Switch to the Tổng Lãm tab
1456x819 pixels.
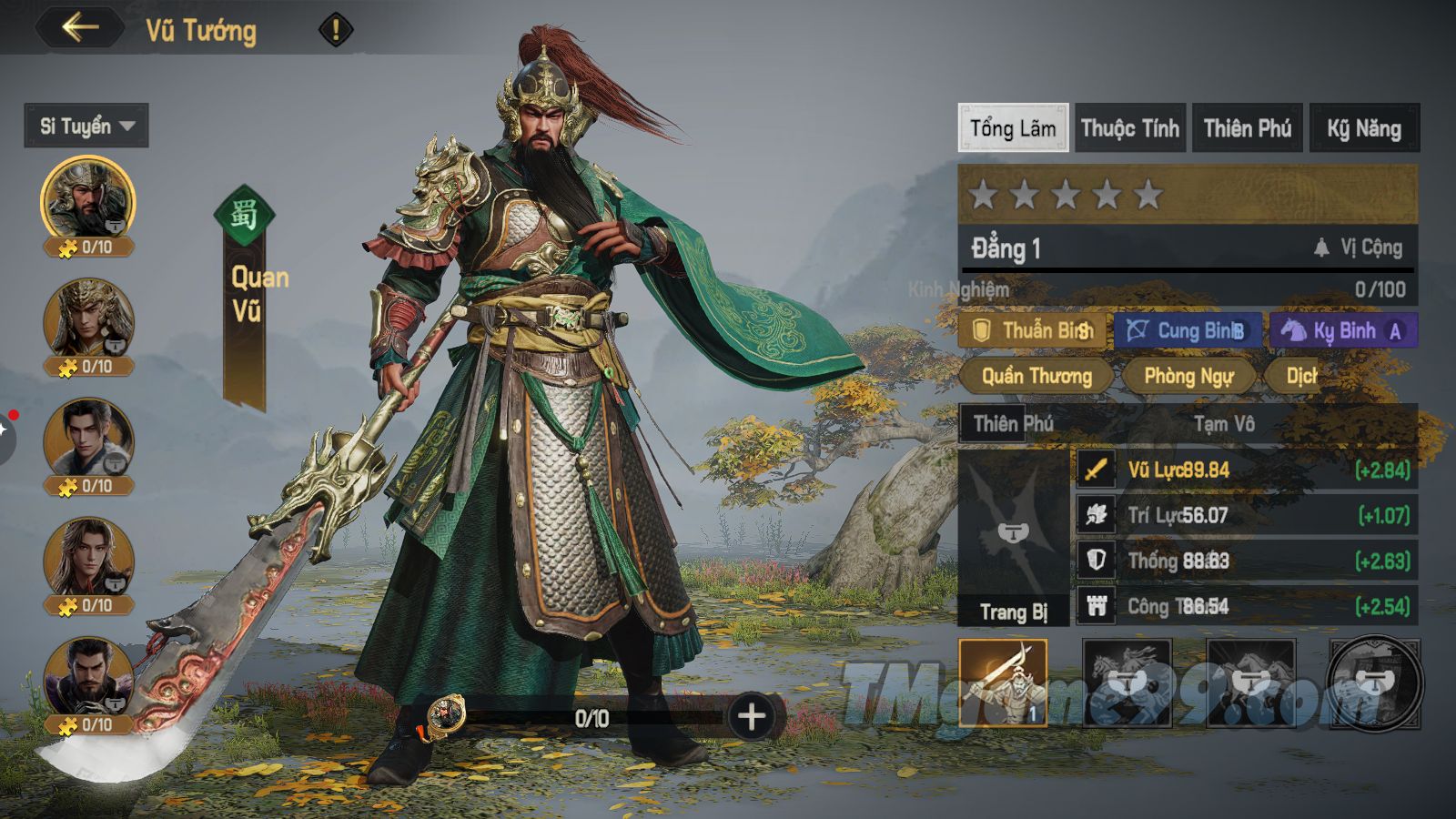click(x=1013, y=128)
